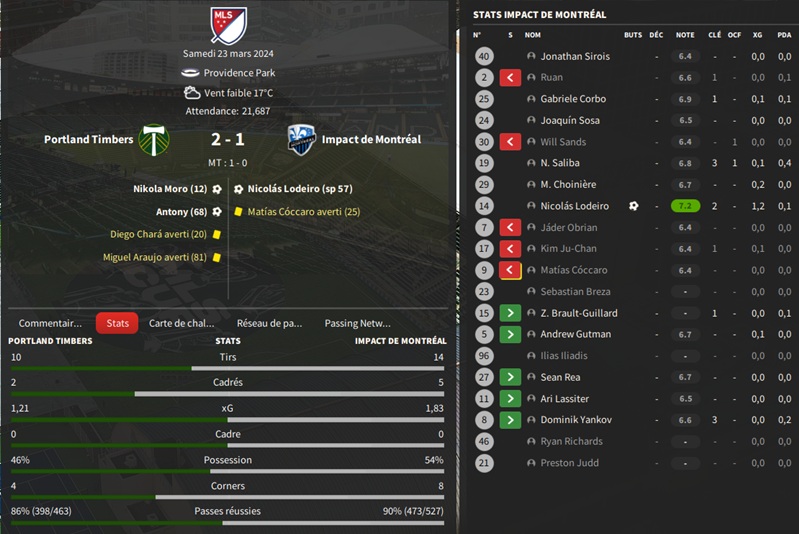Choose Nicolás Lodeiro's row in the stats table
The width and height of the screenshot is (799, 534).
click(574, 206)
